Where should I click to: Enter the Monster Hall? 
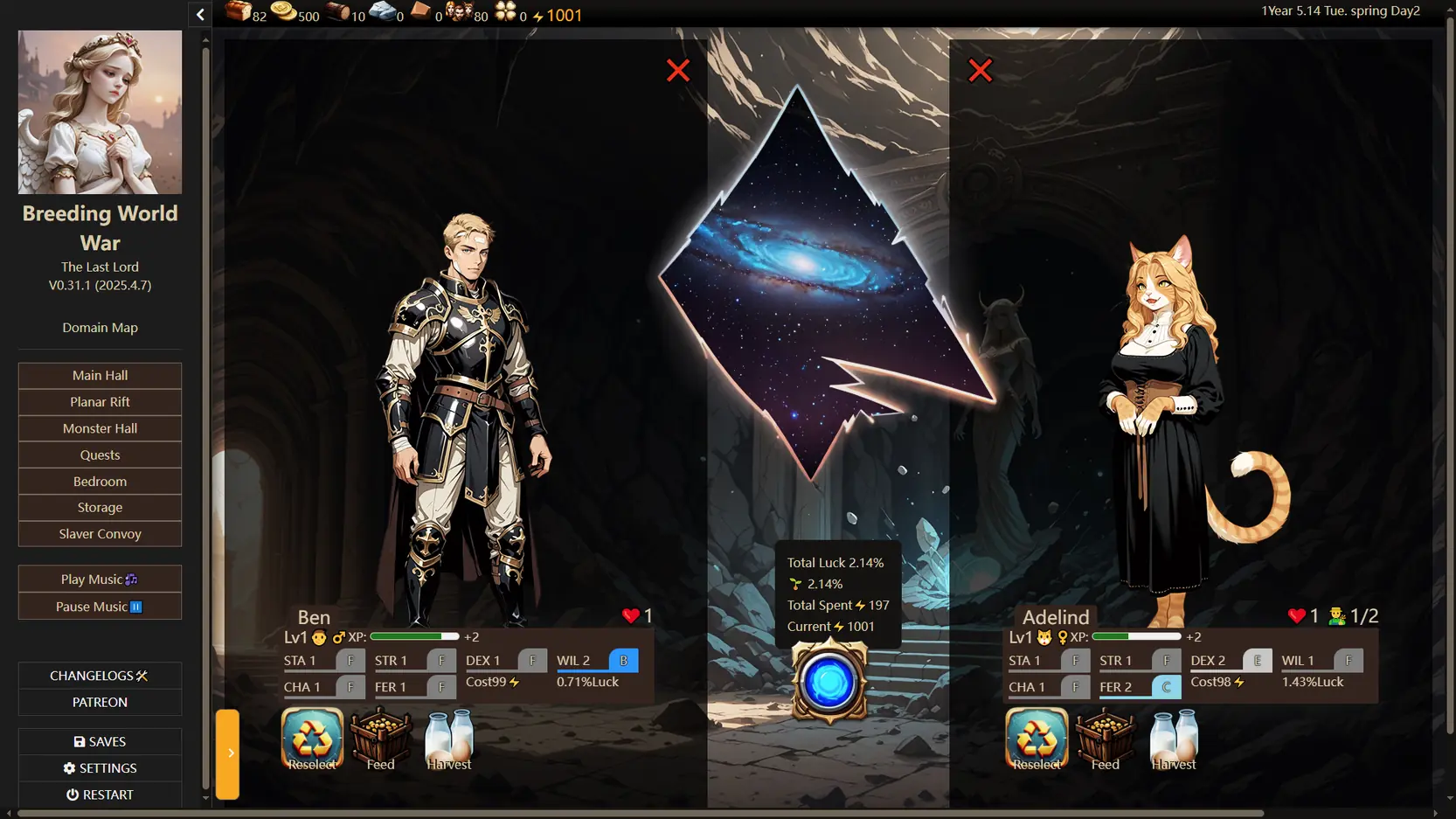[100, 428]
